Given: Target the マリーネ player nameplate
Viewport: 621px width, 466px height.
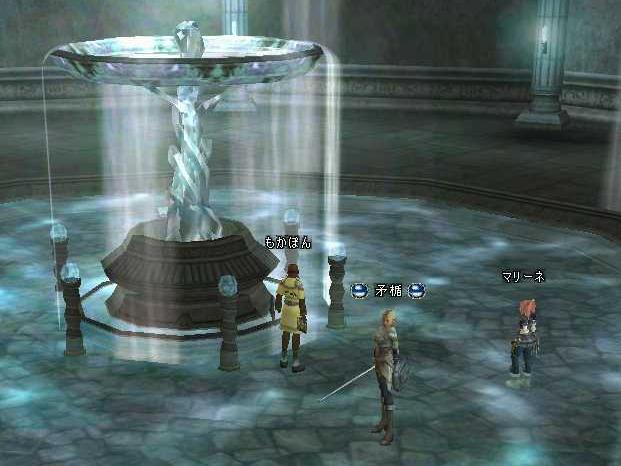Looking at the screenshot, I should click(x=523, y=277).
